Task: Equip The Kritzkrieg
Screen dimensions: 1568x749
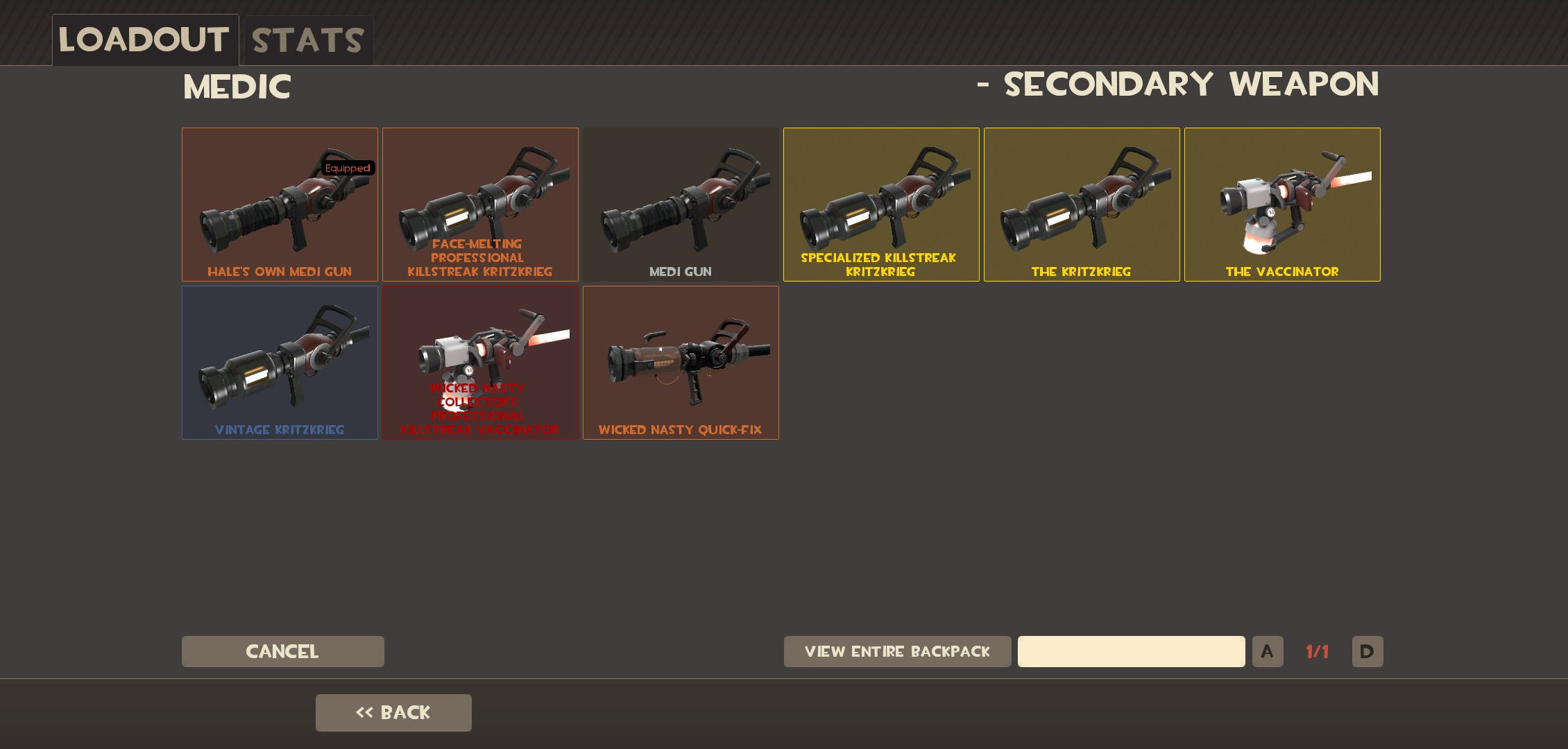Action: tap(1082, 205)
